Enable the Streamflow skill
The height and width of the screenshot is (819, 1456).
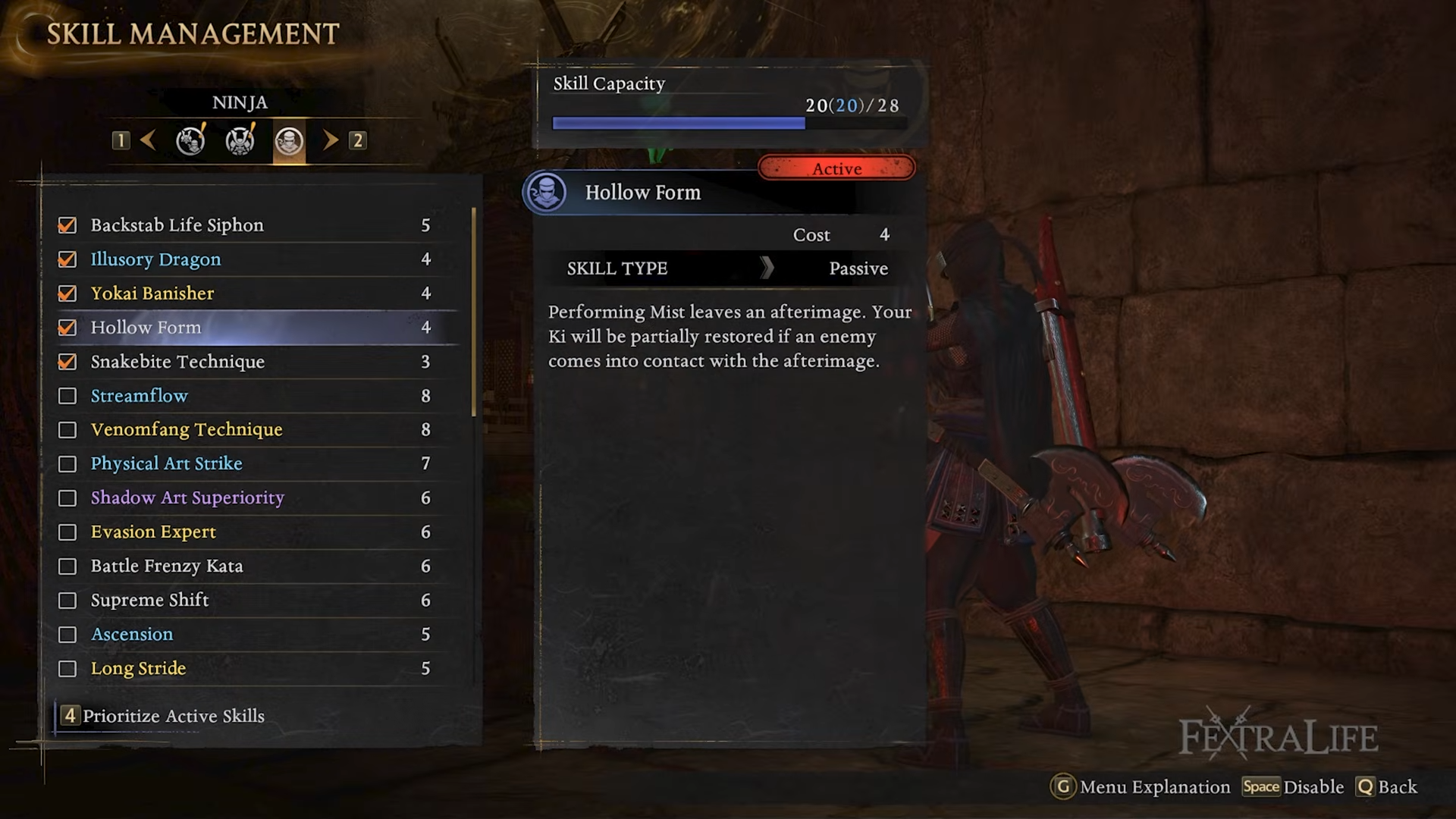coord(67,396)
